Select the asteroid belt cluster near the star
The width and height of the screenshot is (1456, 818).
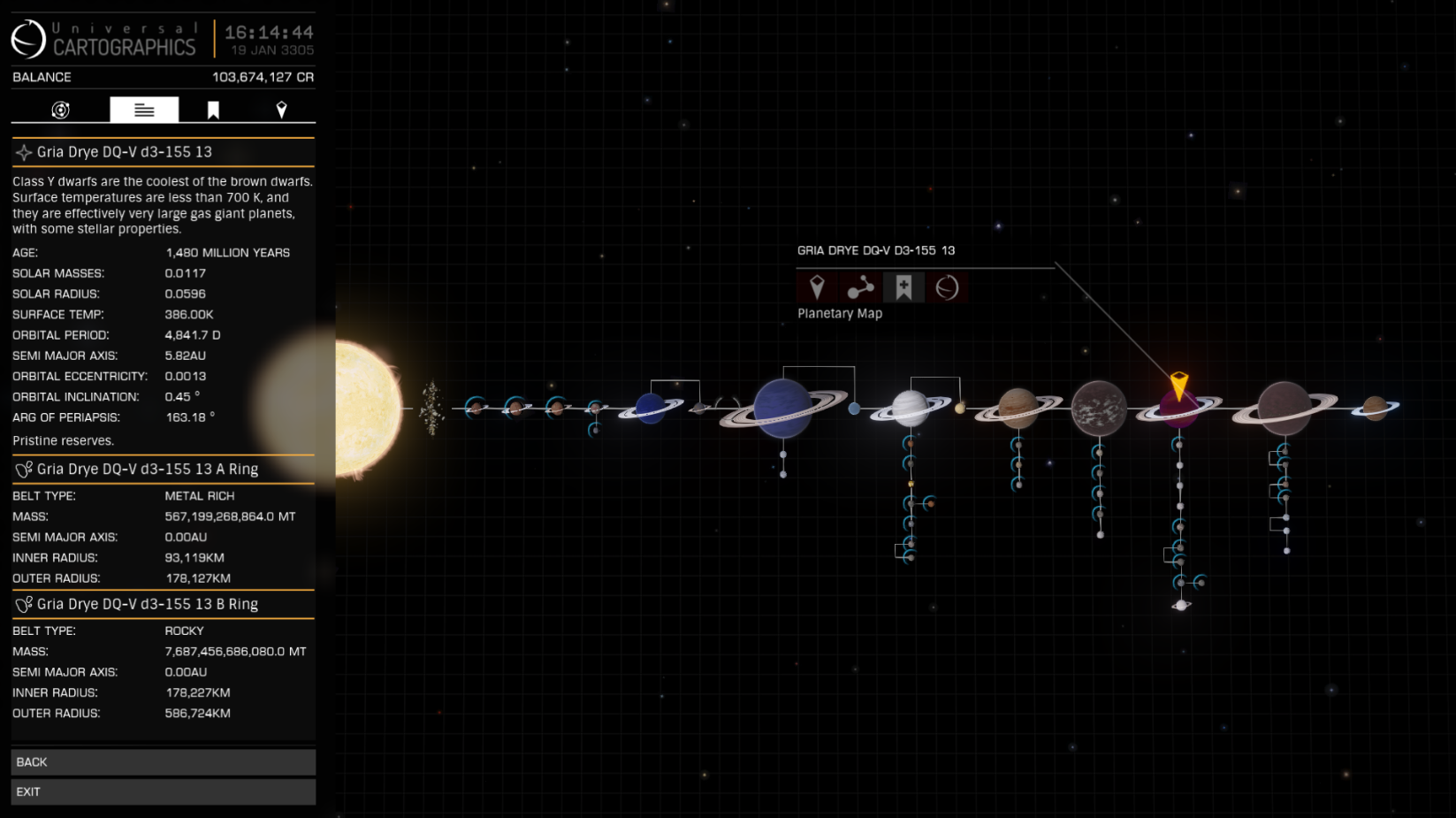click(x=431, y=409)
